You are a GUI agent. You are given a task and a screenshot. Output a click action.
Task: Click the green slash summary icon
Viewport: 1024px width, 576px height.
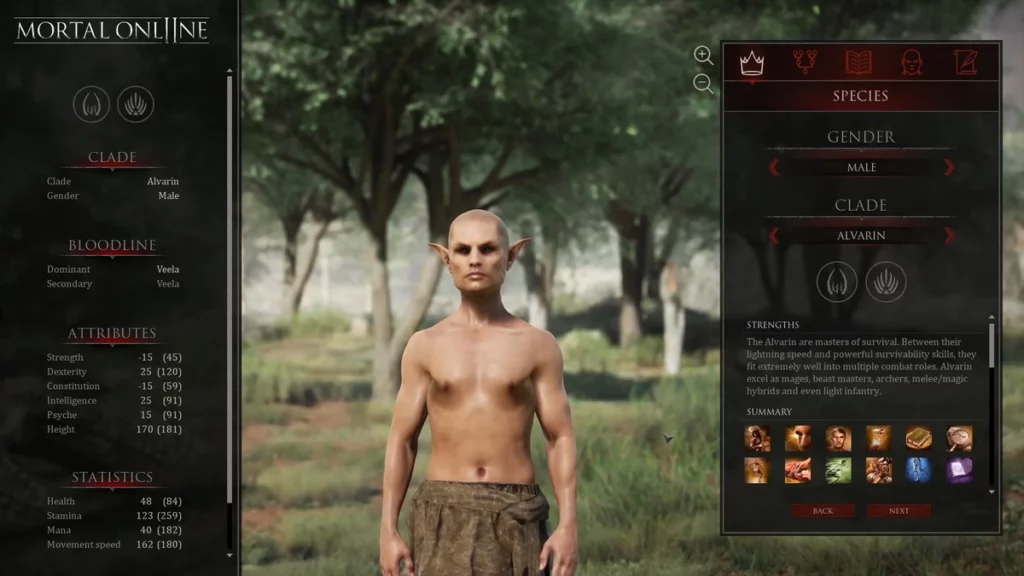(x=838, y=470)
